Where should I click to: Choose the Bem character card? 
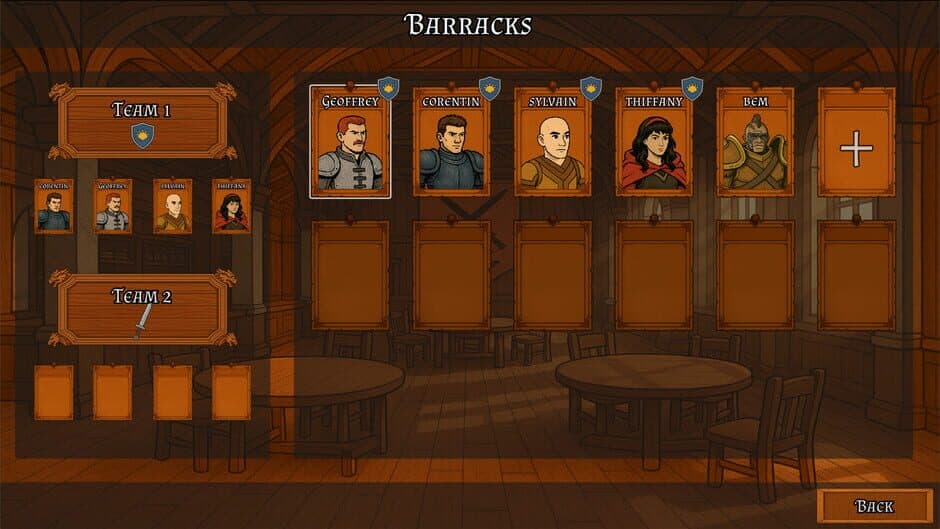tap(755, 142)
